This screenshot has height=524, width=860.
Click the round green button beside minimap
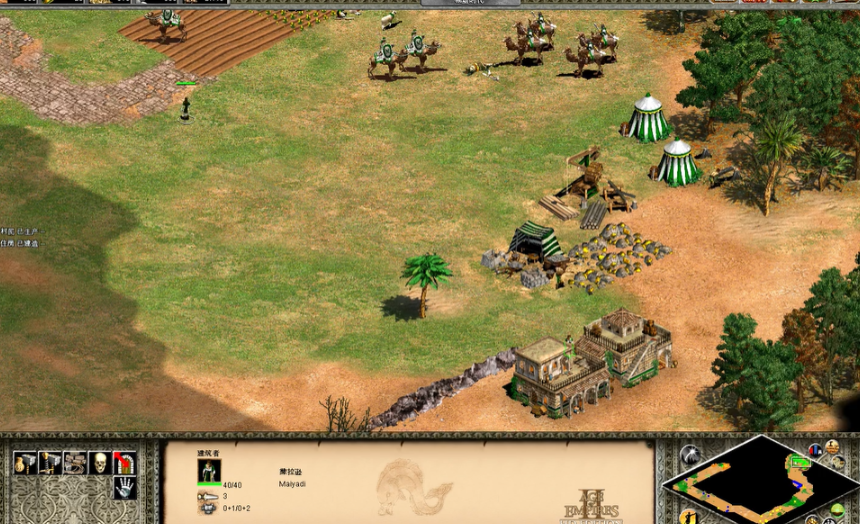coord(838,510)
